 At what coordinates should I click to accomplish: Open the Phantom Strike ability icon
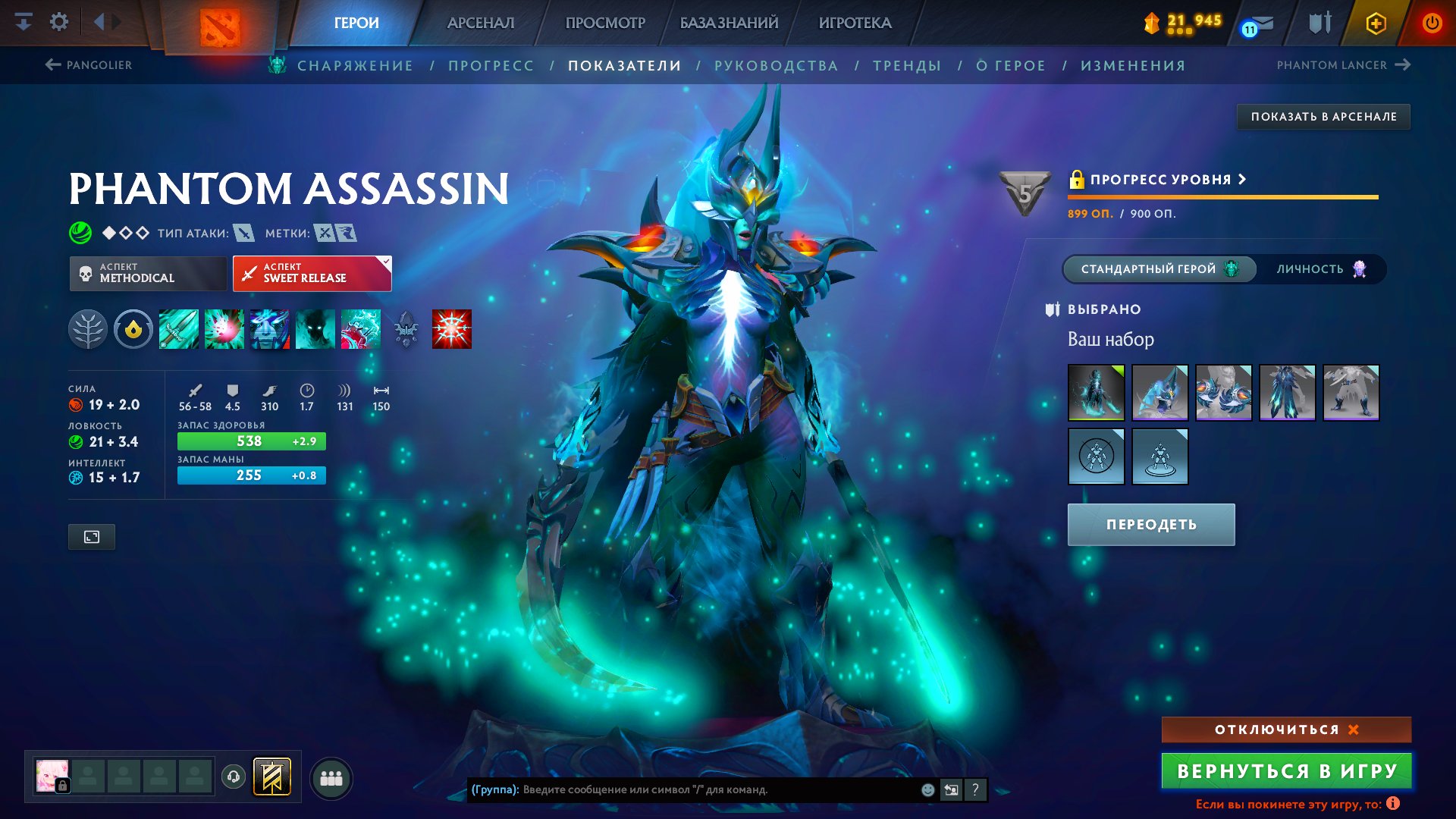click(223, 328)
